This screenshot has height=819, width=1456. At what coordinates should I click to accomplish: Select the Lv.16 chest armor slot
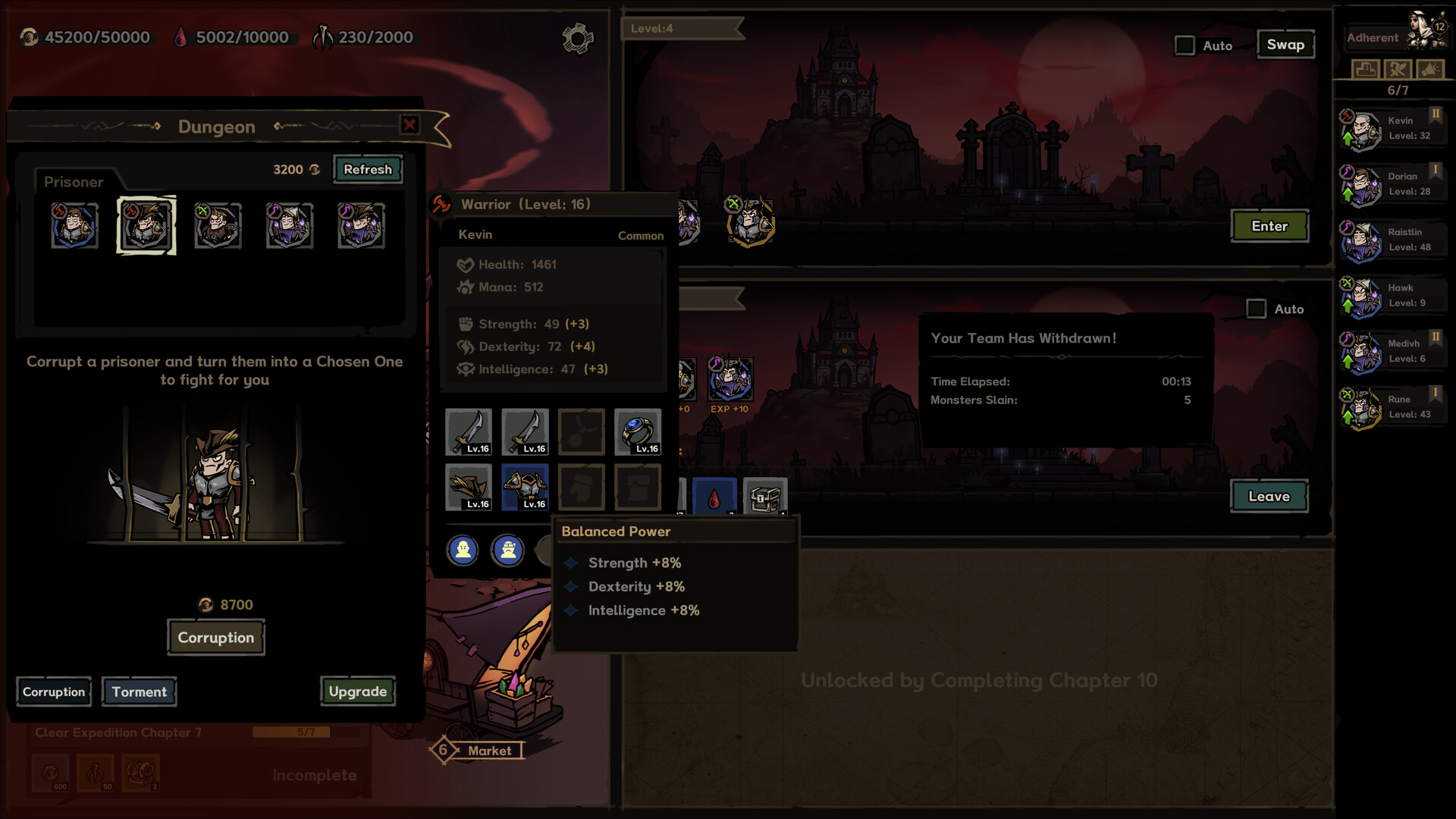[x=525, y=487]
